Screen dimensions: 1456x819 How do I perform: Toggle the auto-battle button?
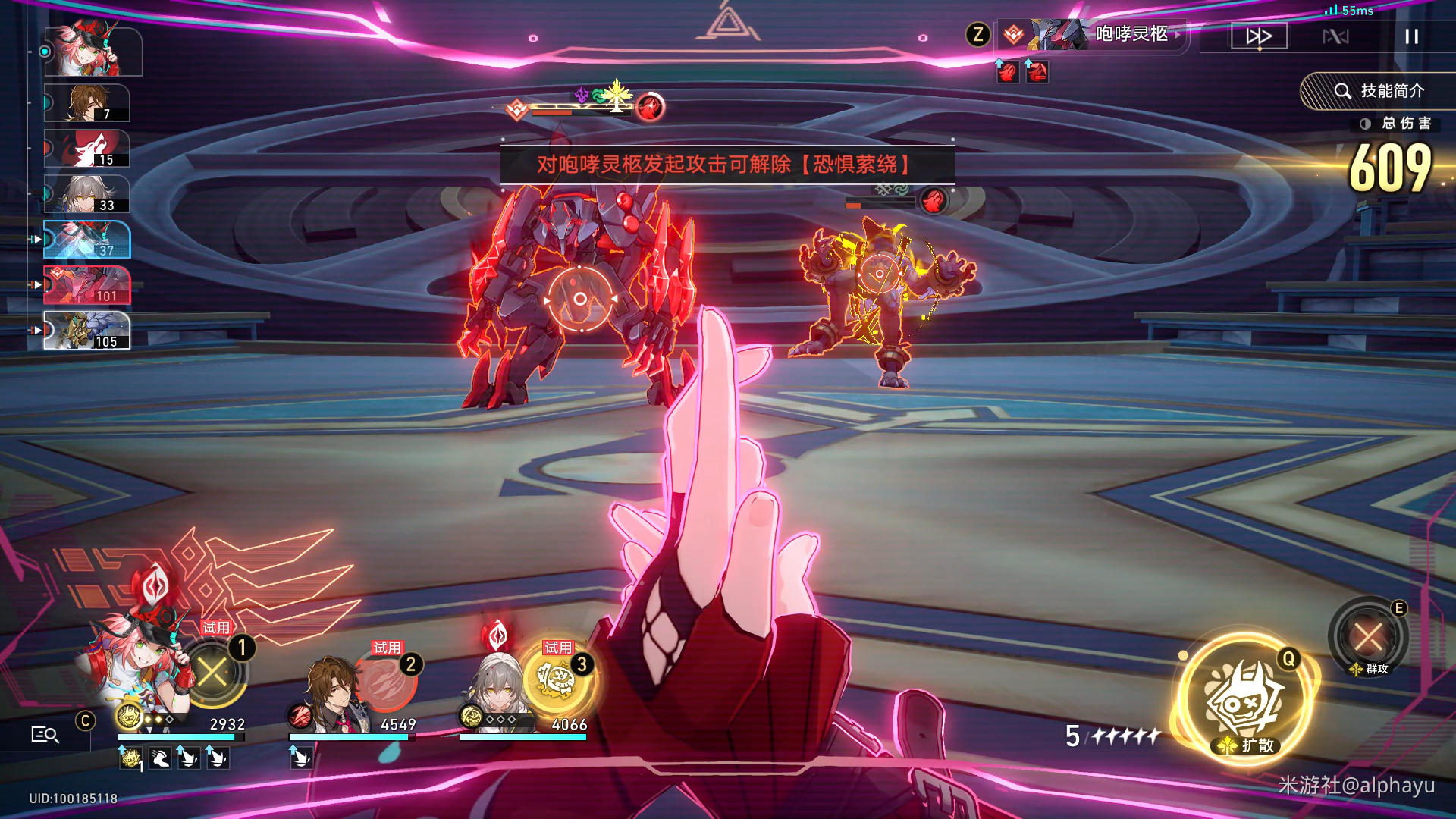(x=1335, y=36)
